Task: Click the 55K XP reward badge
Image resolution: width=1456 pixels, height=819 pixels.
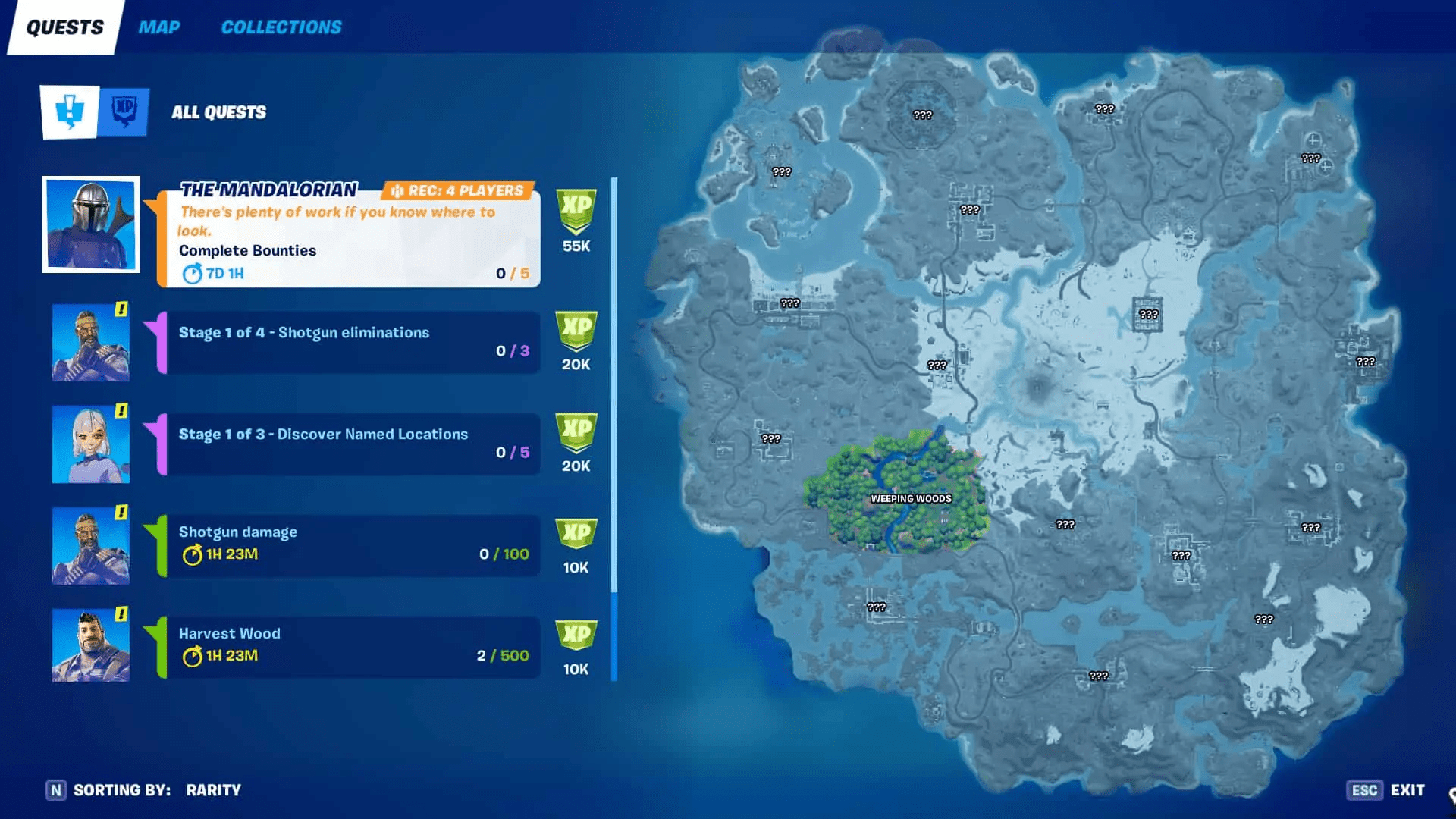Action: pyautogui.click(x=576, y=220)
